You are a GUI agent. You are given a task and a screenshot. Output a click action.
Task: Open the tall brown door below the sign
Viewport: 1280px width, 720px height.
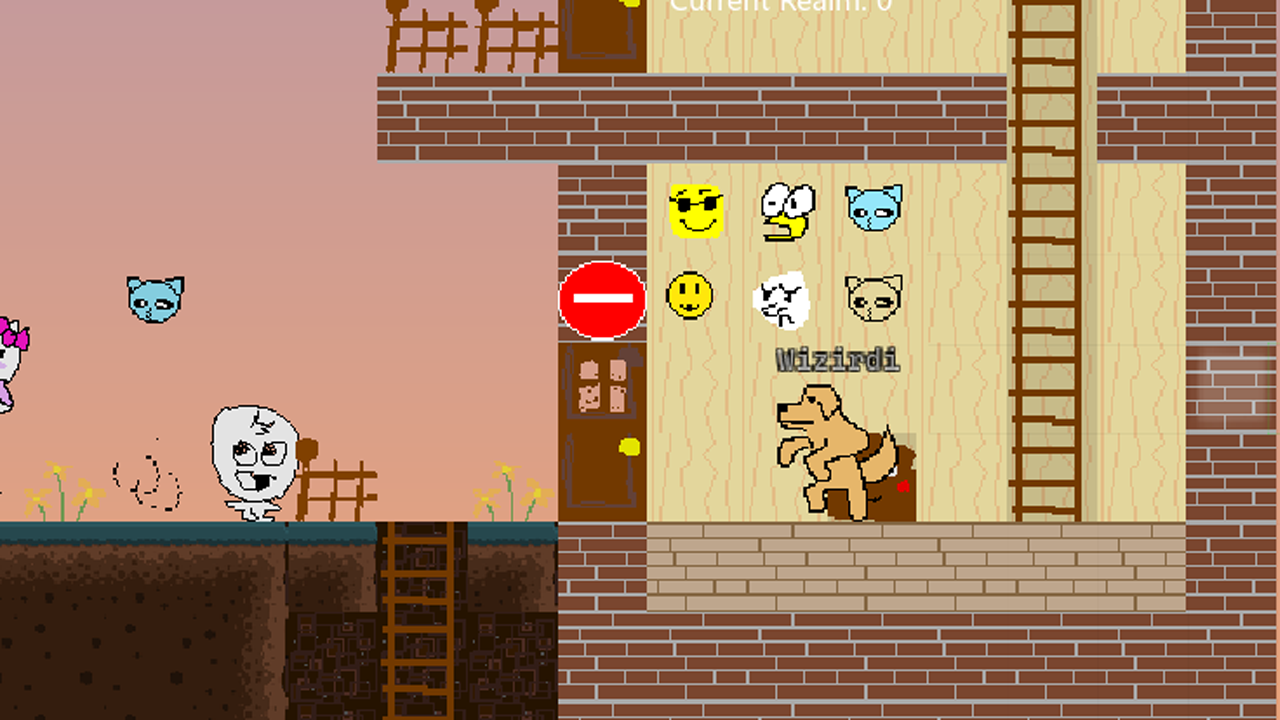[x=598, y=430]
